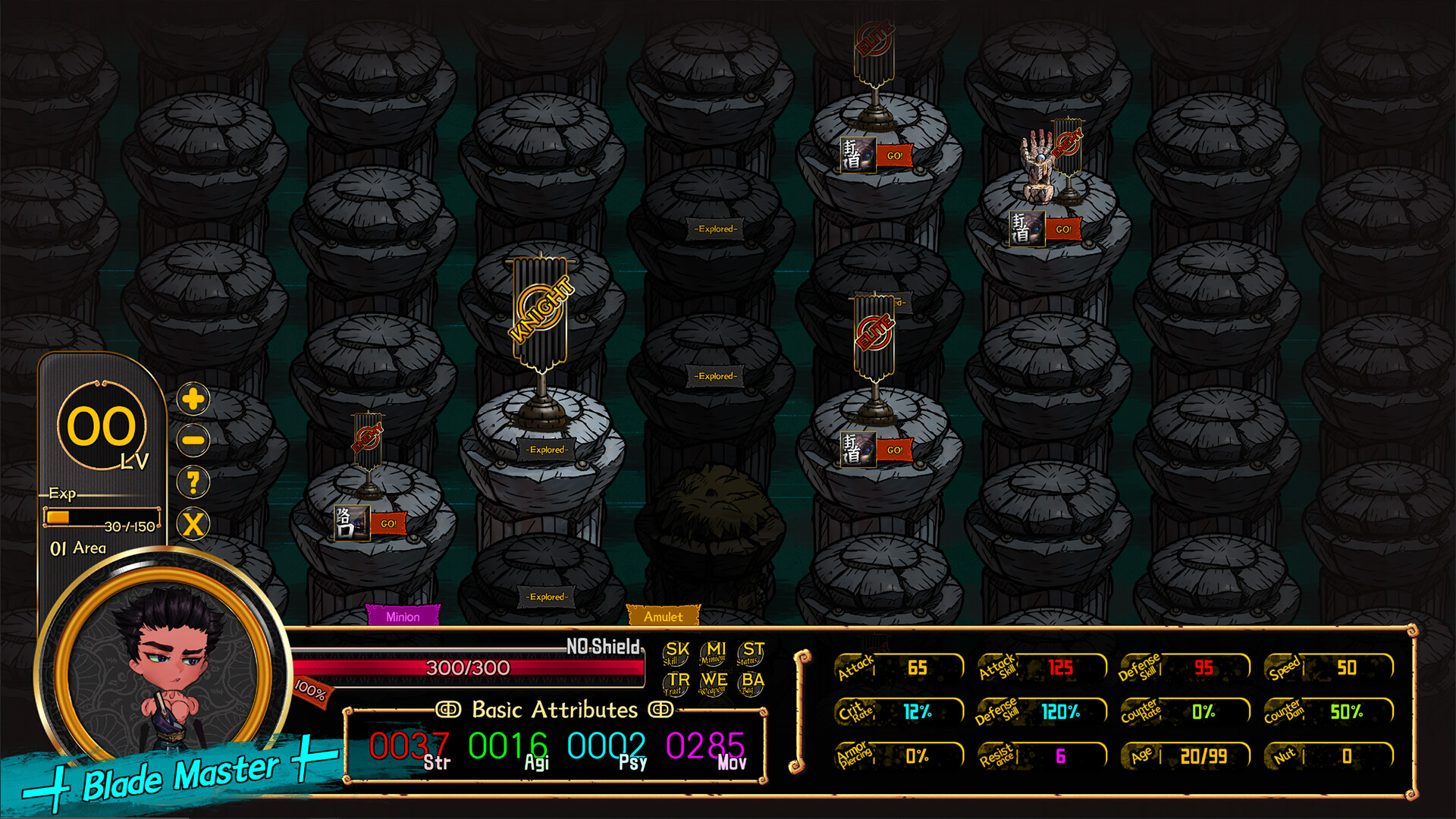Select the yellow Amulet tag
The height and width of the screenshot is (819, 1456).
point(664,616)
